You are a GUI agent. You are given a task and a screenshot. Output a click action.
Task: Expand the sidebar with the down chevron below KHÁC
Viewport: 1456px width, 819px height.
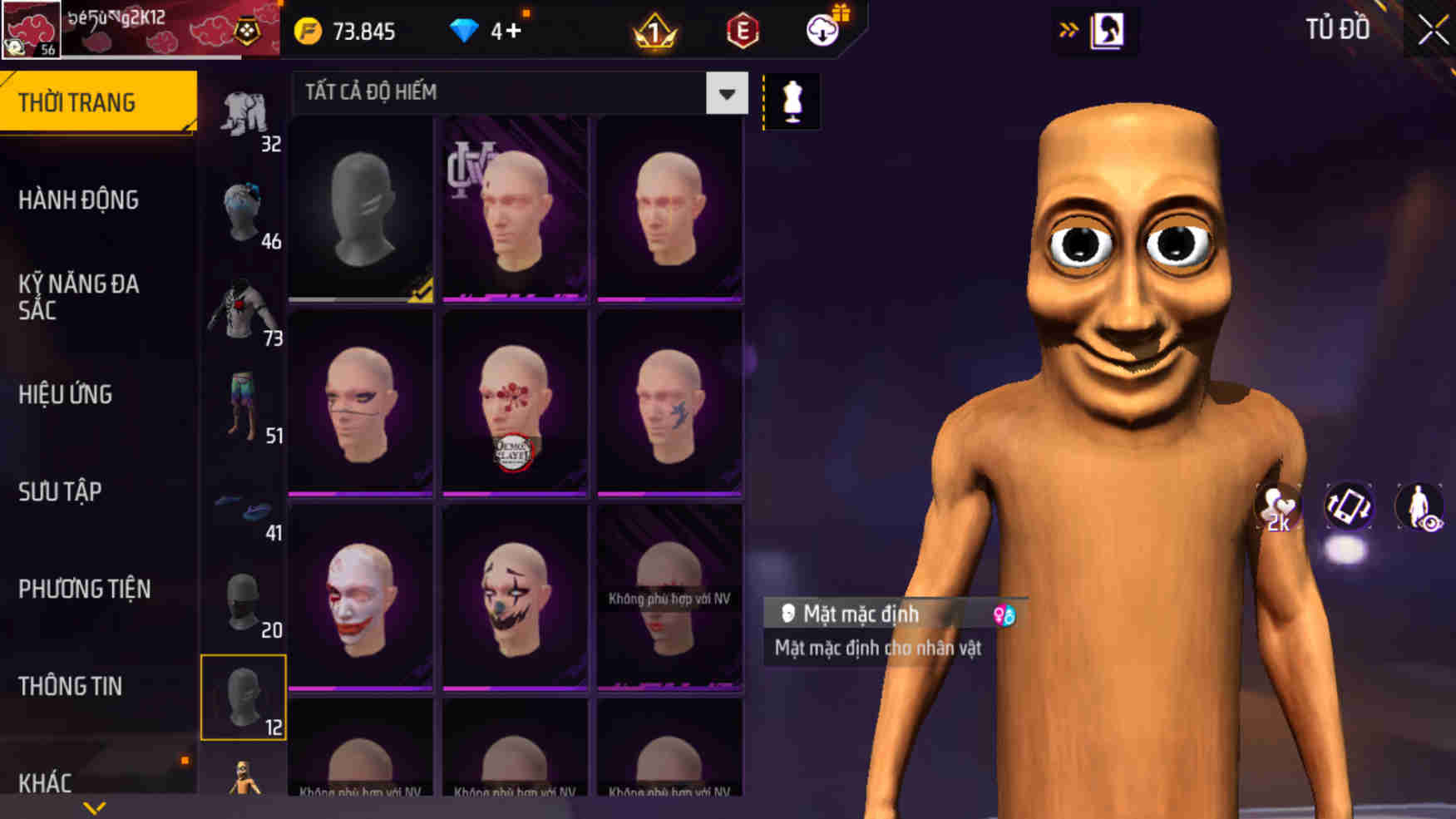(94, 805)
